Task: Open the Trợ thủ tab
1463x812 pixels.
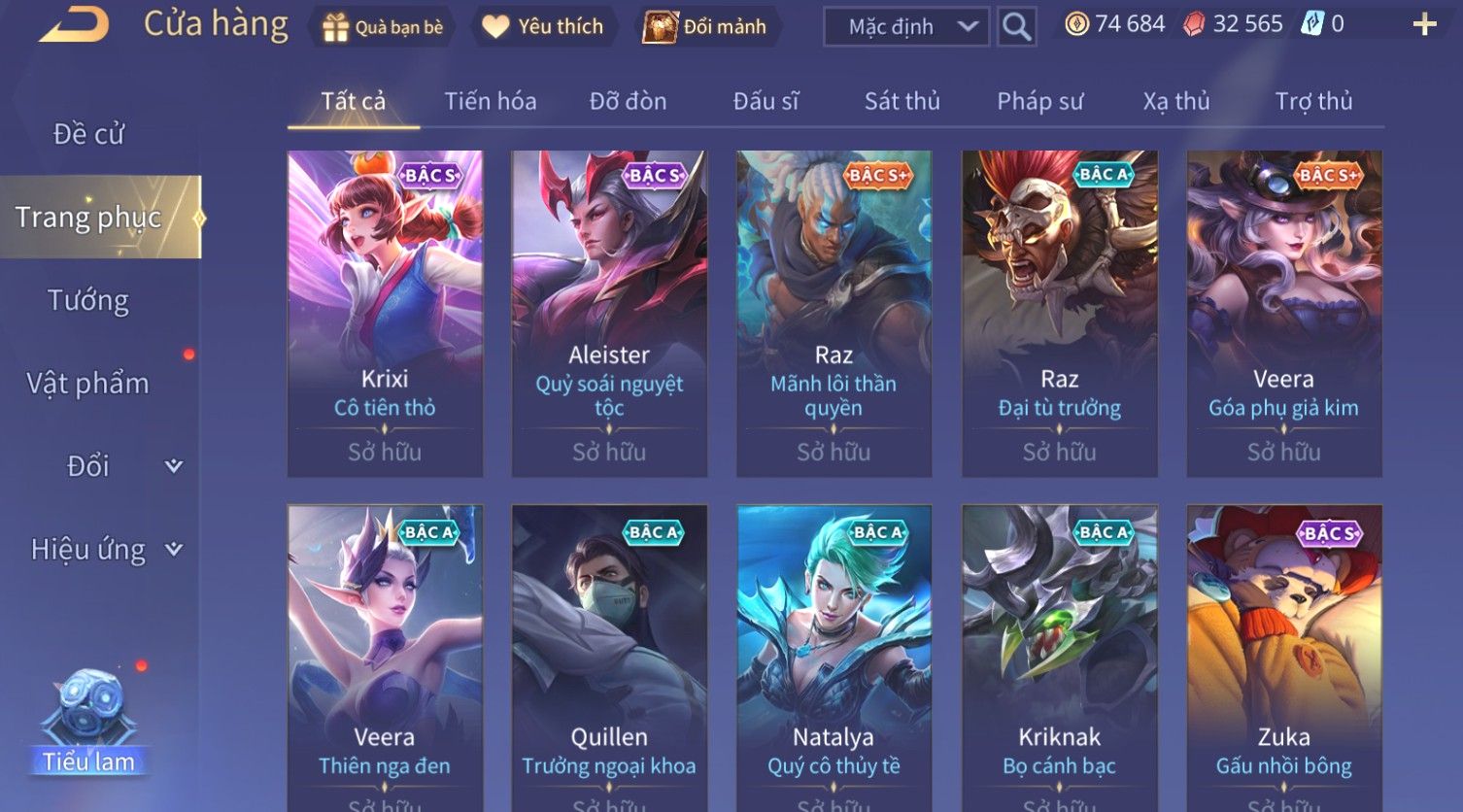Action: [1313, 101]
